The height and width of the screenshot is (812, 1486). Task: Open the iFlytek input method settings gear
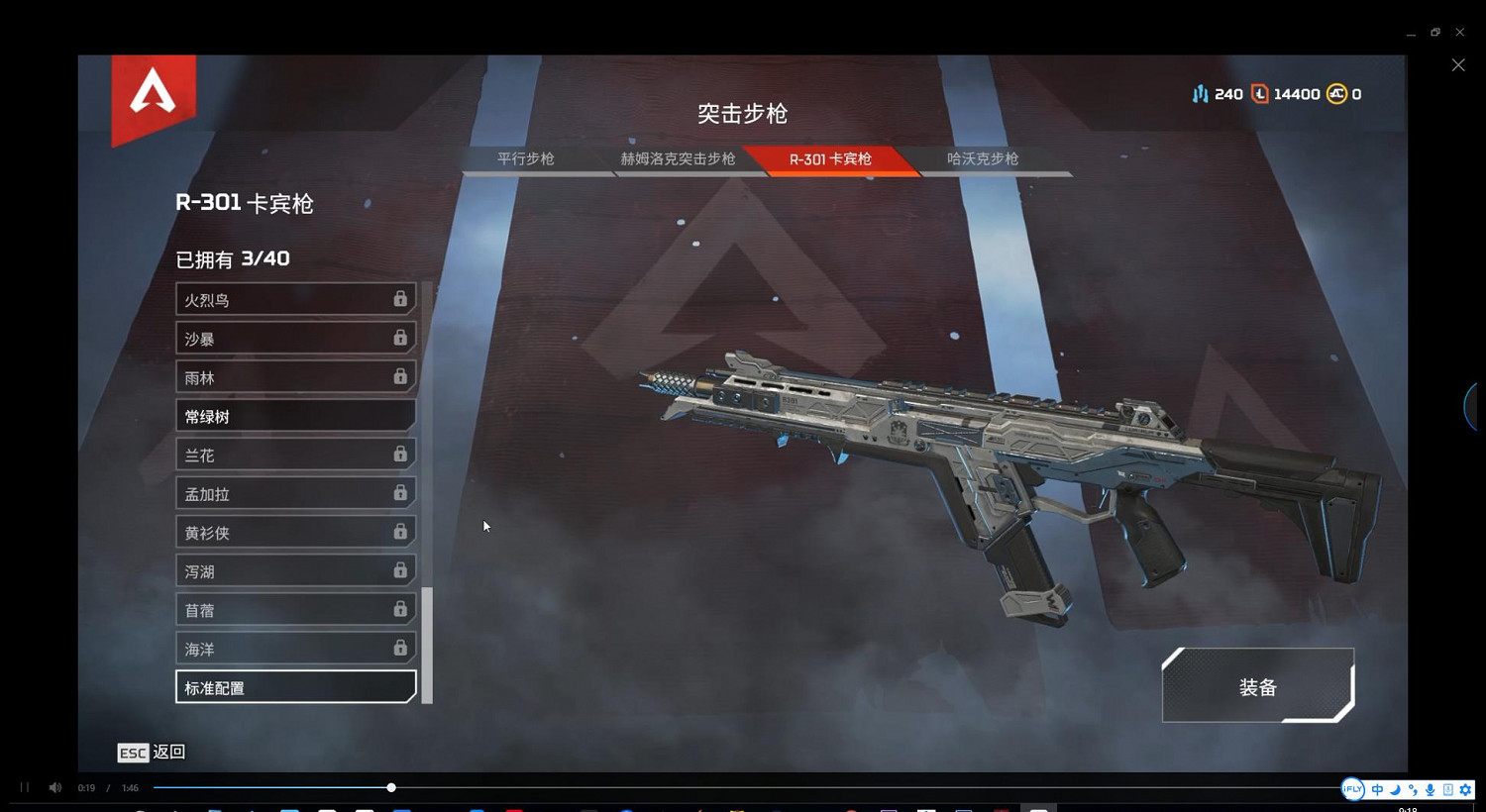tap(1465, 789)
